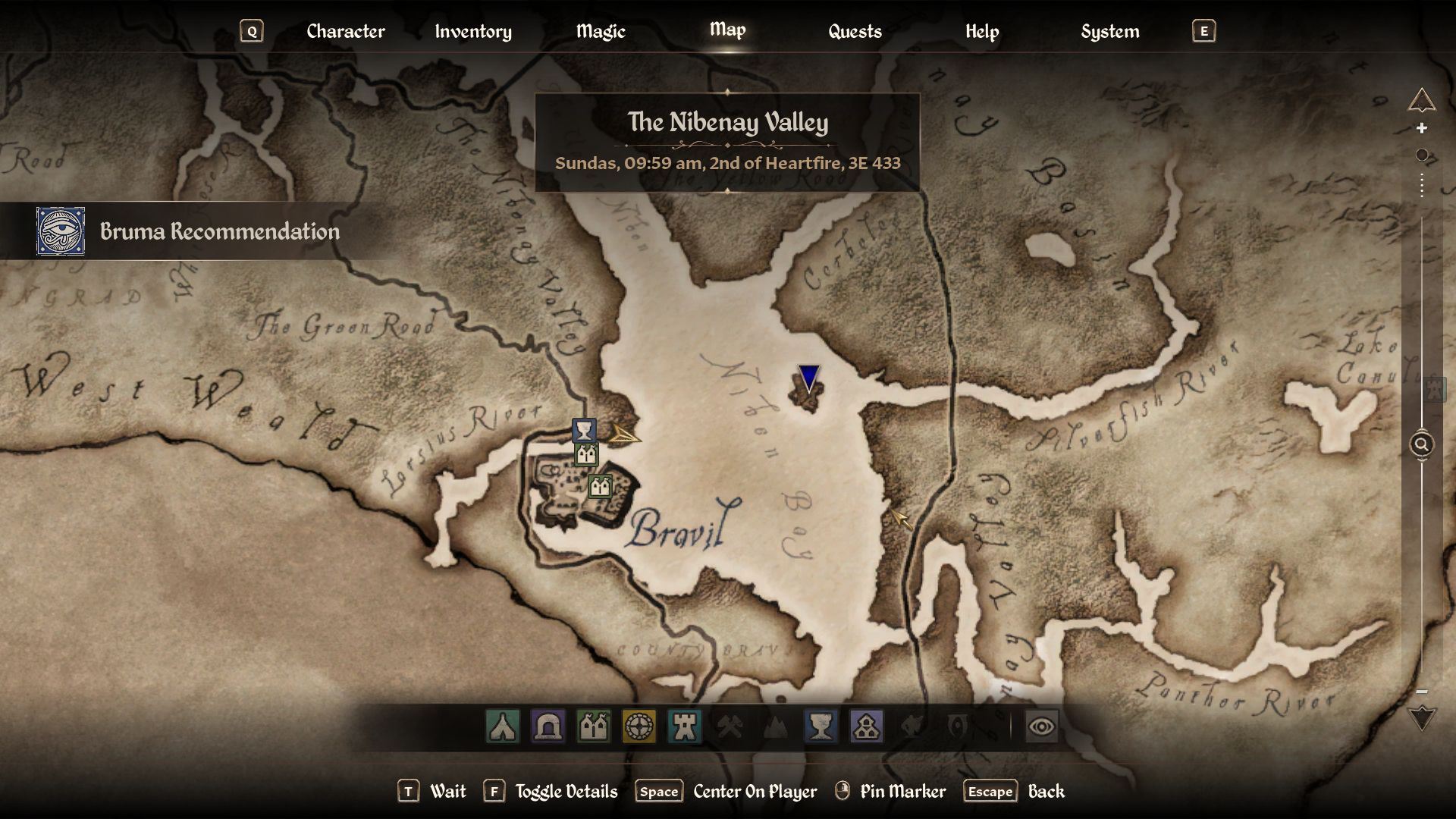Click the magnifier zoom slider handle
This screenshot has width=1456, height=819.
tap(1422, 444)
